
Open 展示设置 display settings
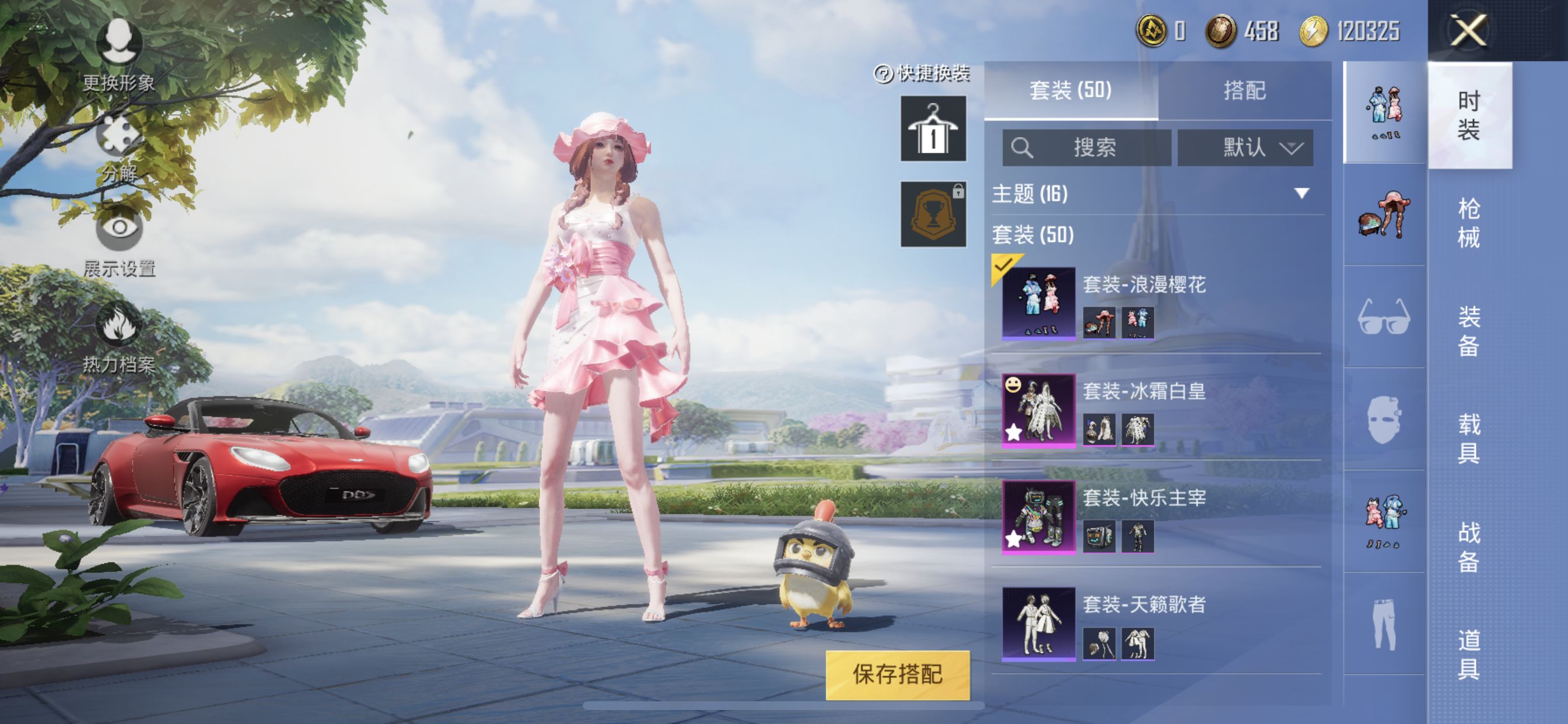coord(118,243)
